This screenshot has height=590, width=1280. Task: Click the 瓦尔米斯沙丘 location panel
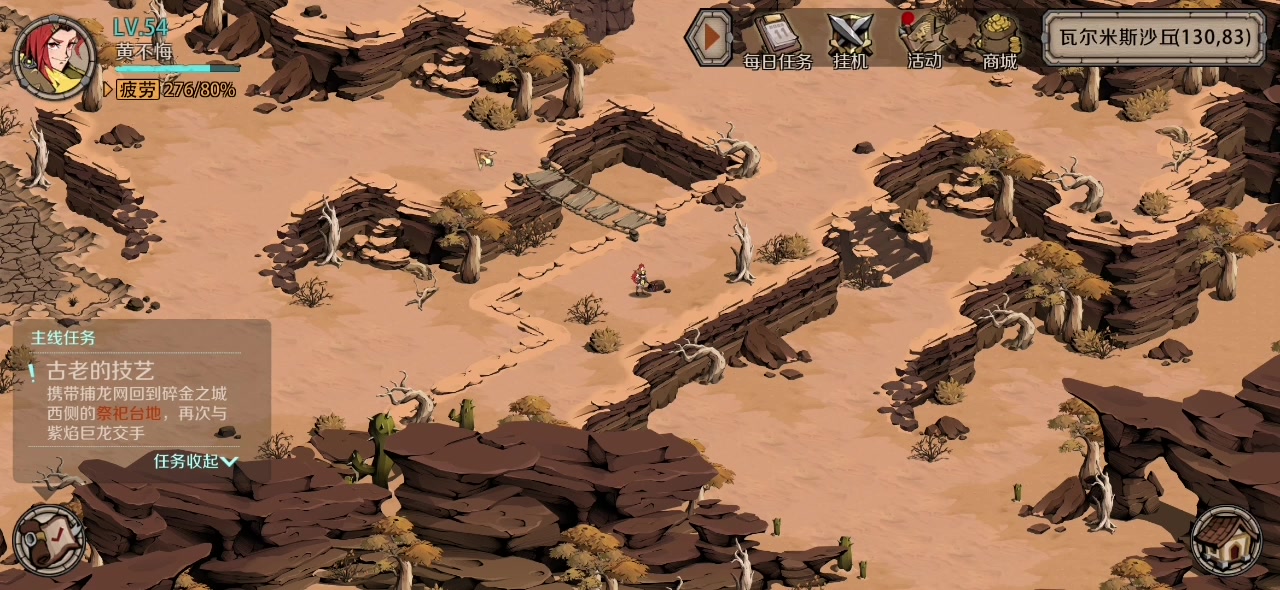click(x=1153, y=38)
